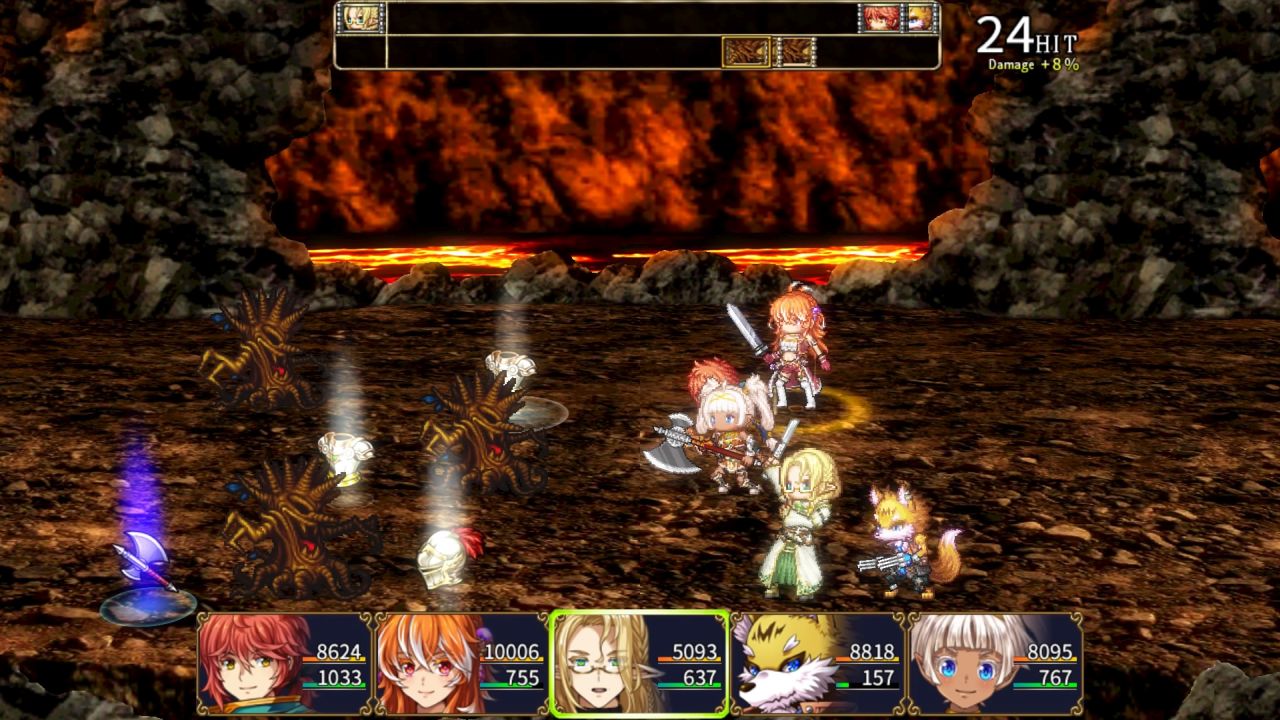Click the blonde mage portrait in the turn order bar
The height and width of the screenshot is (720, 1280).
coord(360,20)
